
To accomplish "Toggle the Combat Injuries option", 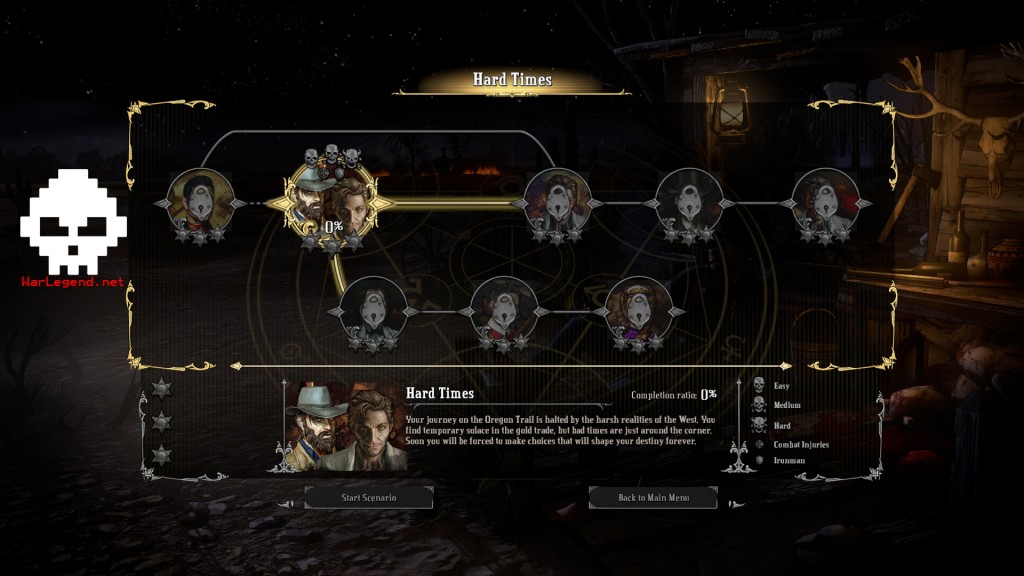I will (x=758, y=444).
